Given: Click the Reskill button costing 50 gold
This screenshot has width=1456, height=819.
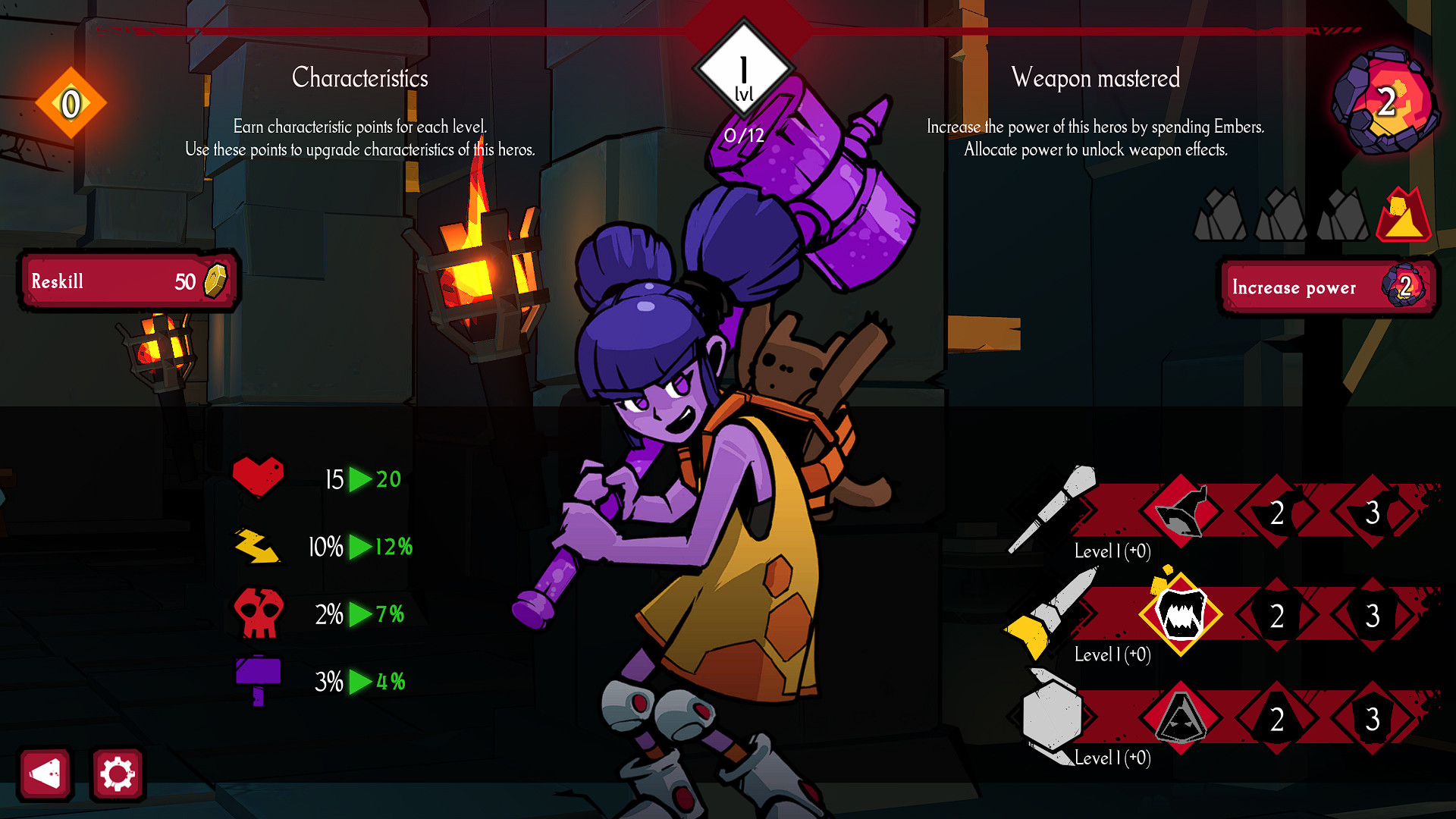Looking at the screenshot, I should [129, 281].
